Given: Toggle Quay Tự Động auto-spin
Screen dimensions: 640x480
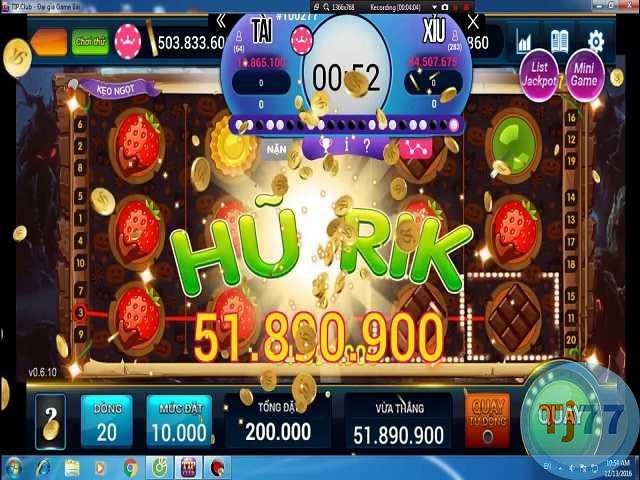Looking at the screenshot, I should [487, 420].
